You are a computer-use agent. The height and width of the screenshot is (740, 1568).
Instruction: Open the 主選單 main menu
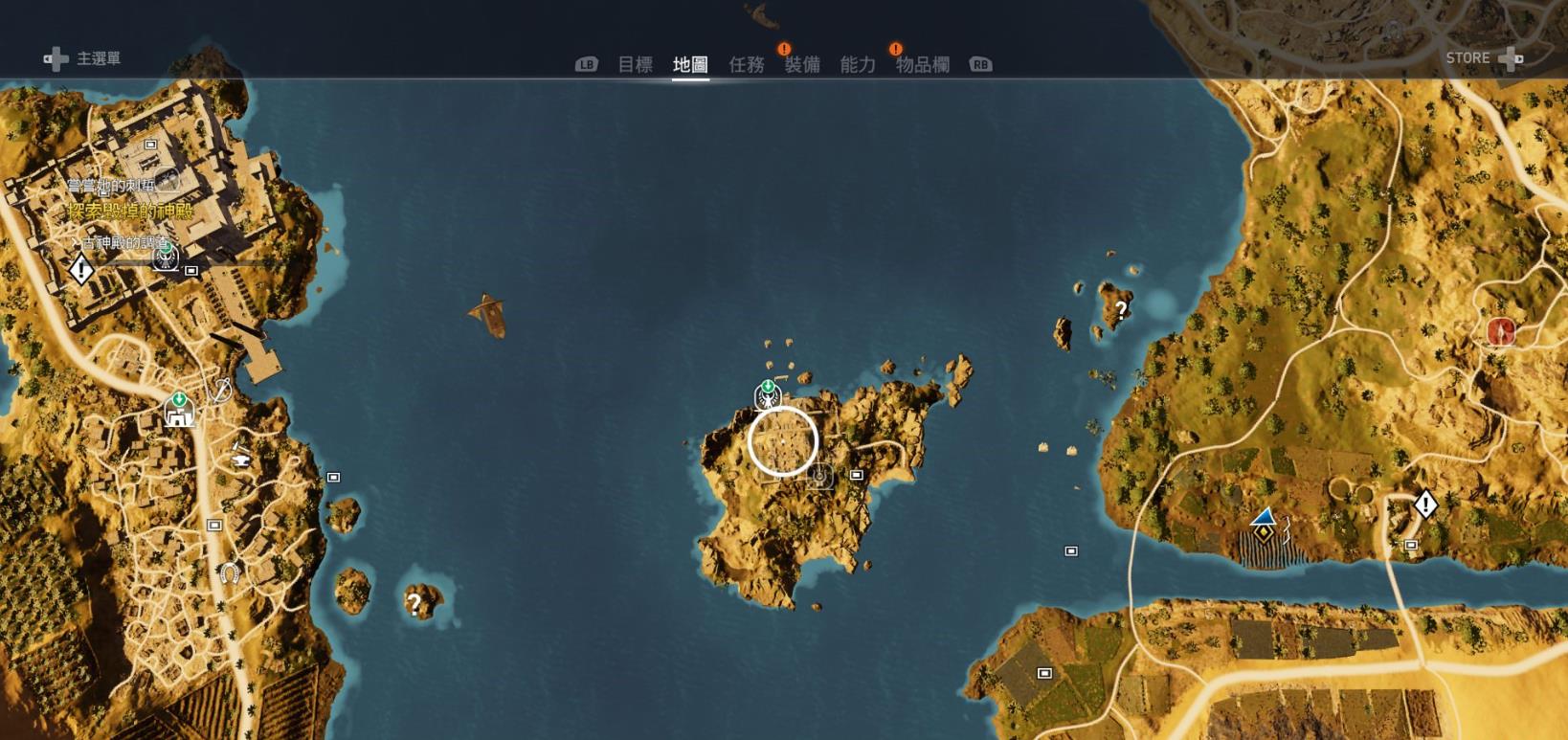[x=83, y=59]
